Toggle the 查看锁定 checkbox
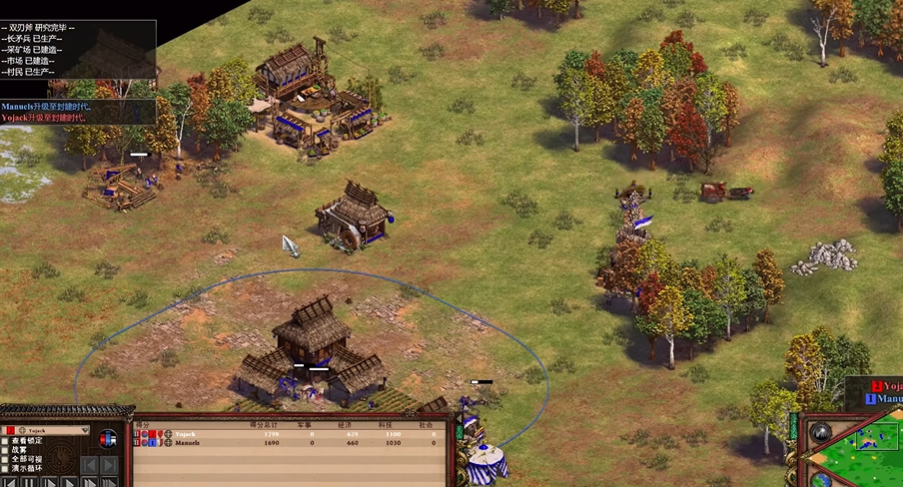 click(x=6, y=441)
